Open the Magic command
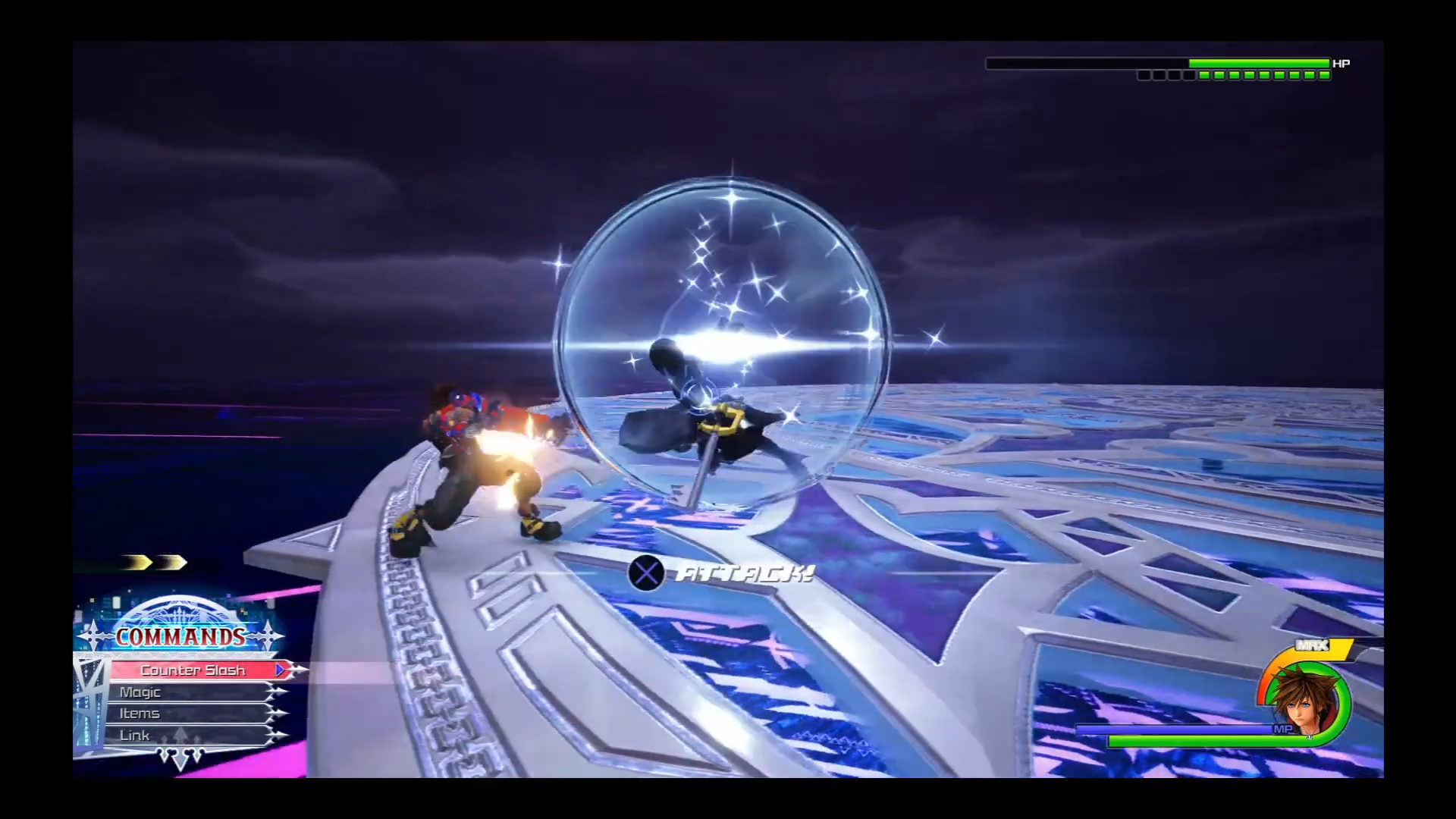Viewport: 1456px width, 819px height. pos(140,692)
